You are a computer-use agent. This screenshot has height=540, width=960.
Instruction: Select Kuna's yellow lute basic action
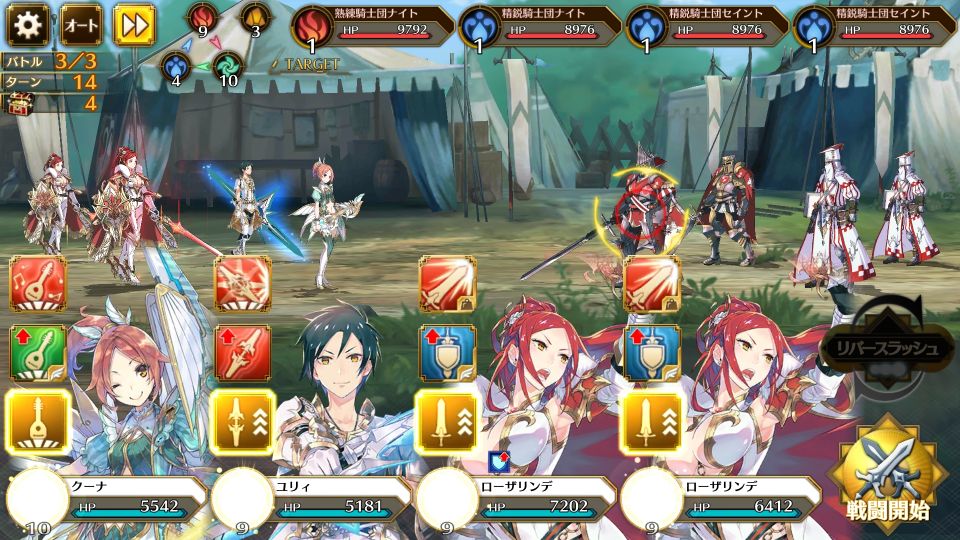(39, 420)
